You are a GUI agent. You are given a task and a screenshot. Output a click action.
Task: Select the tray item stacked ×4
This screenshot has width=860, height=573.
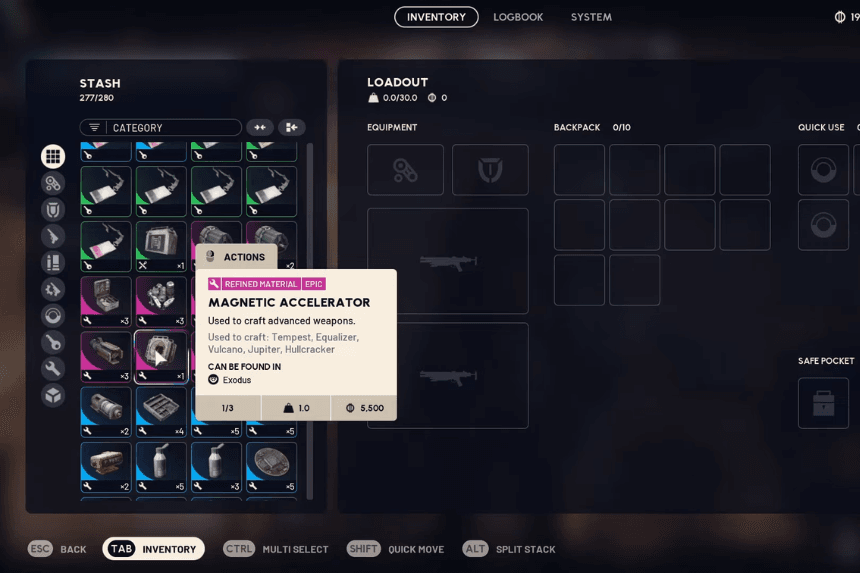(x=160, y=411)
